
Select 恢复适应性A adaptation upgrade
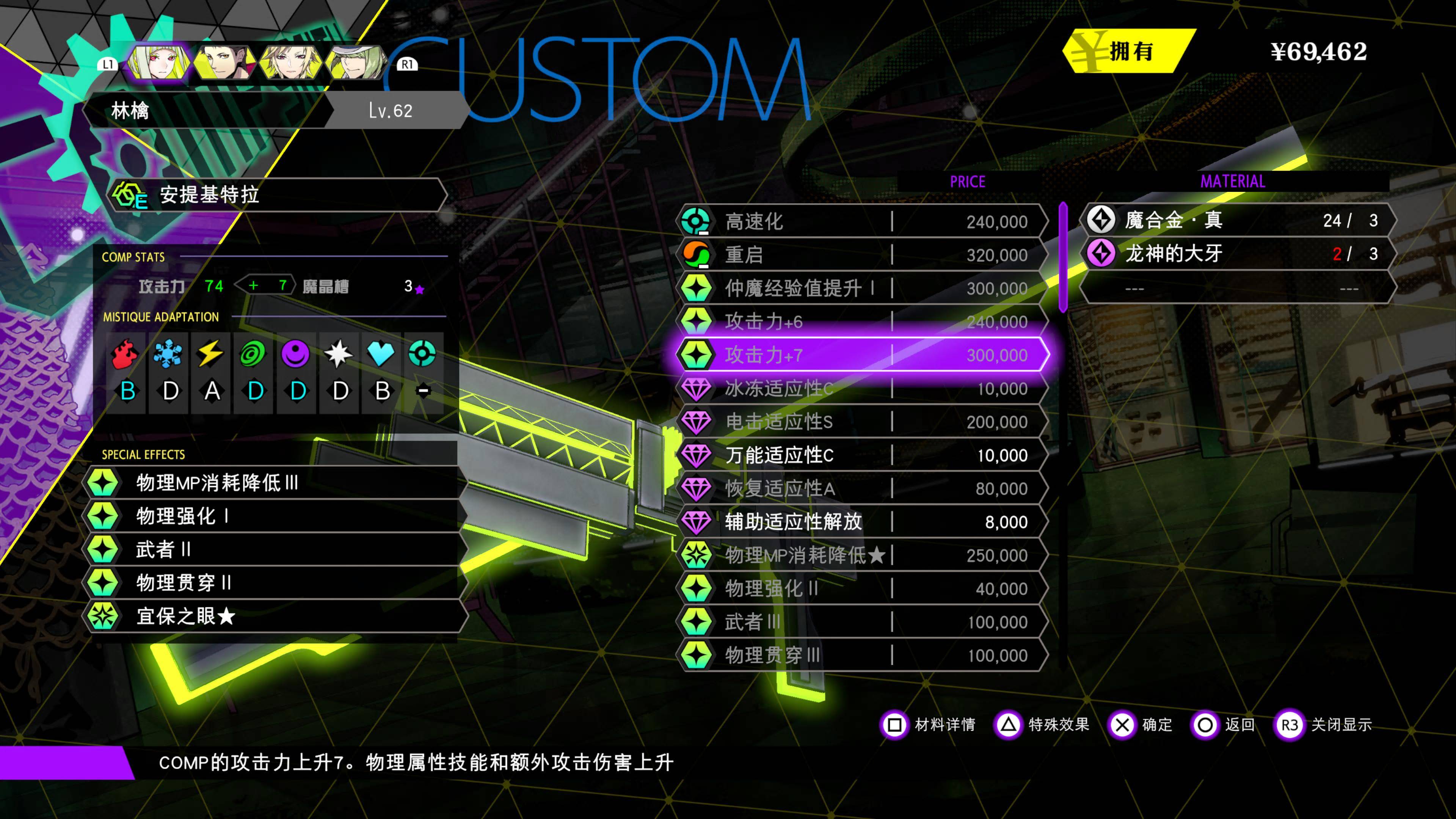point(862,488)
